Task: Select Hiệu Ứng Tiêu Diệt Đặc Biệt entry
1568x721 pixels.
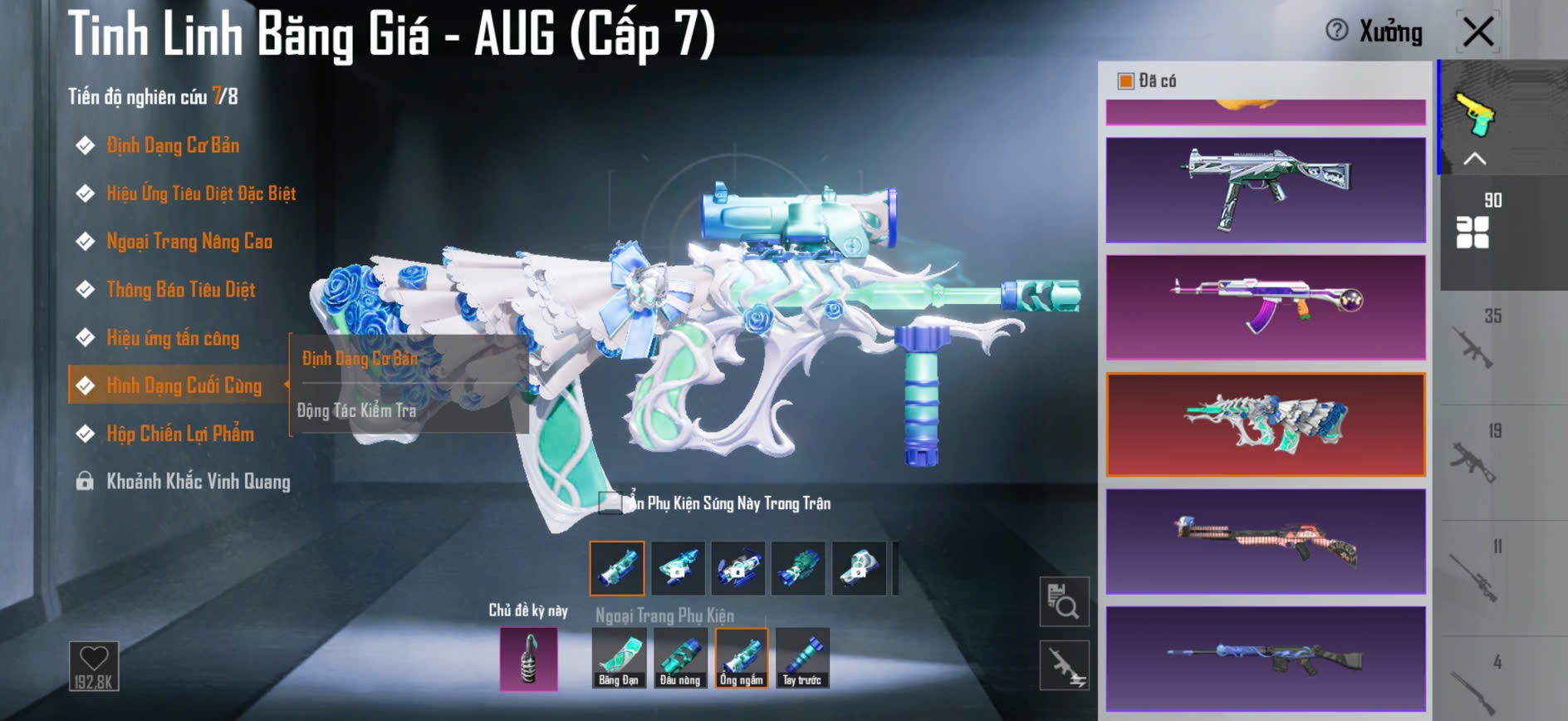Action: coord(201,194)
